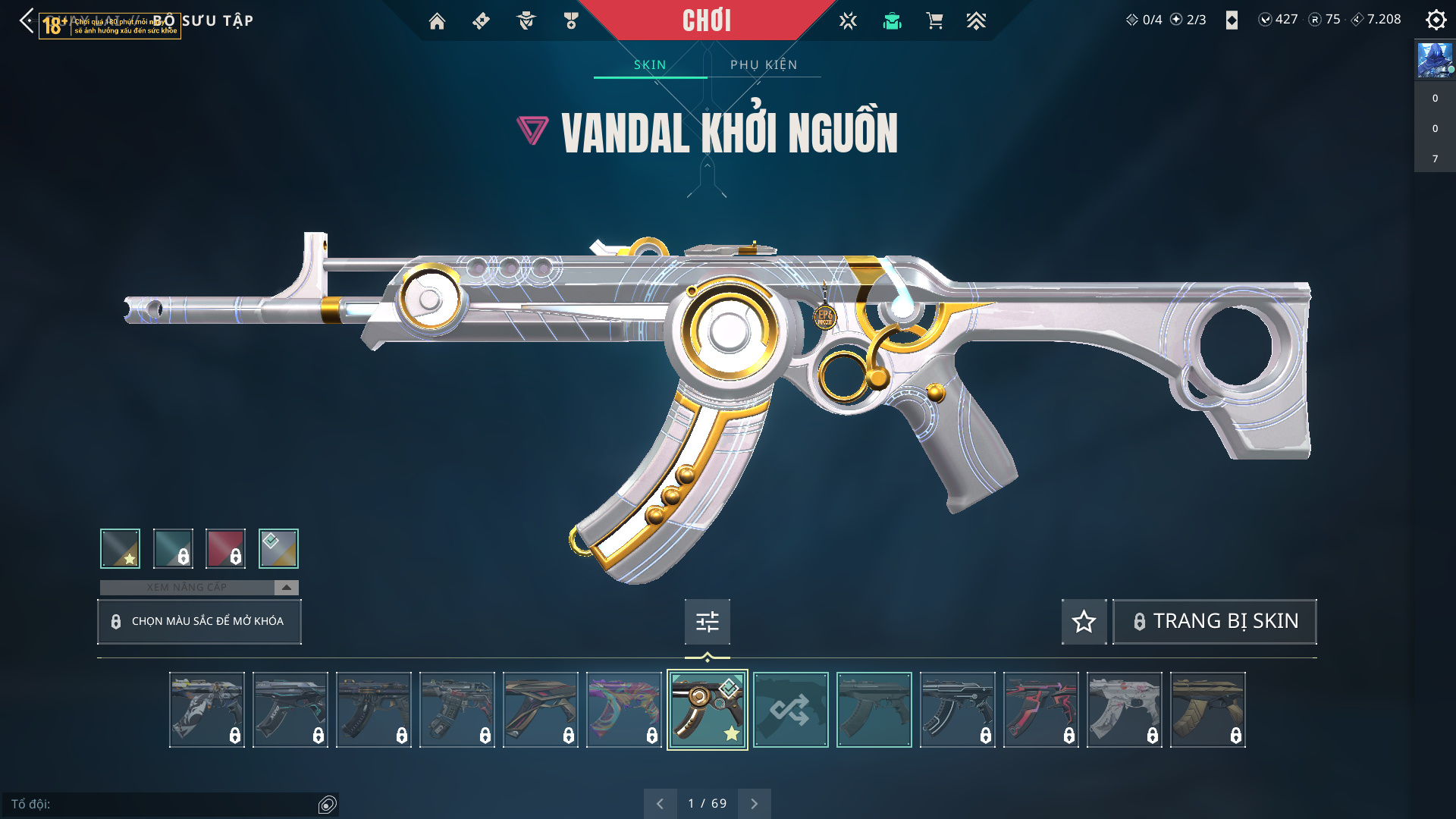Click CHỌN MÀU SẮC ĐỂ MỞ KHÓA

[x=199, y=621]
